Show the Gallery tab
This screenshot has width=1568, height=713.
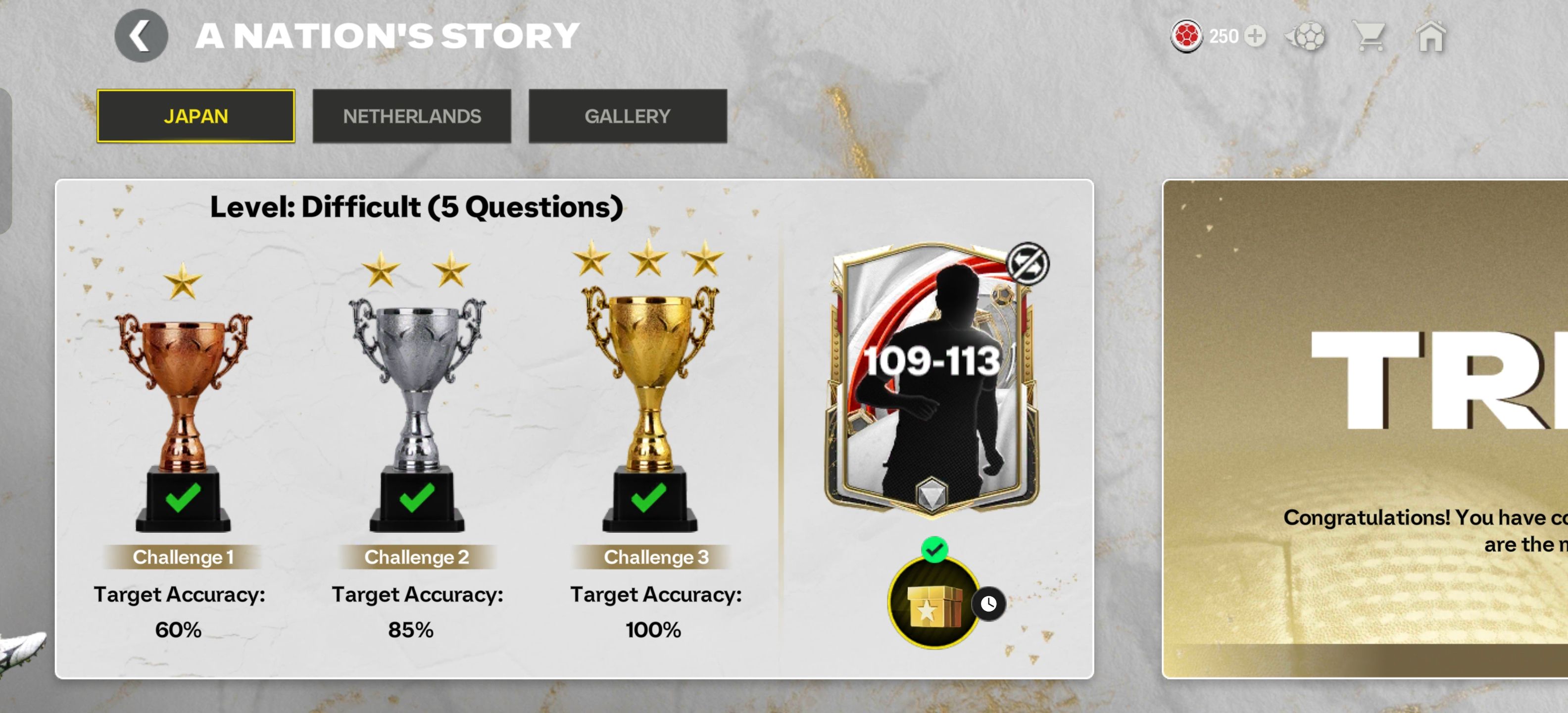click(627, 116)
